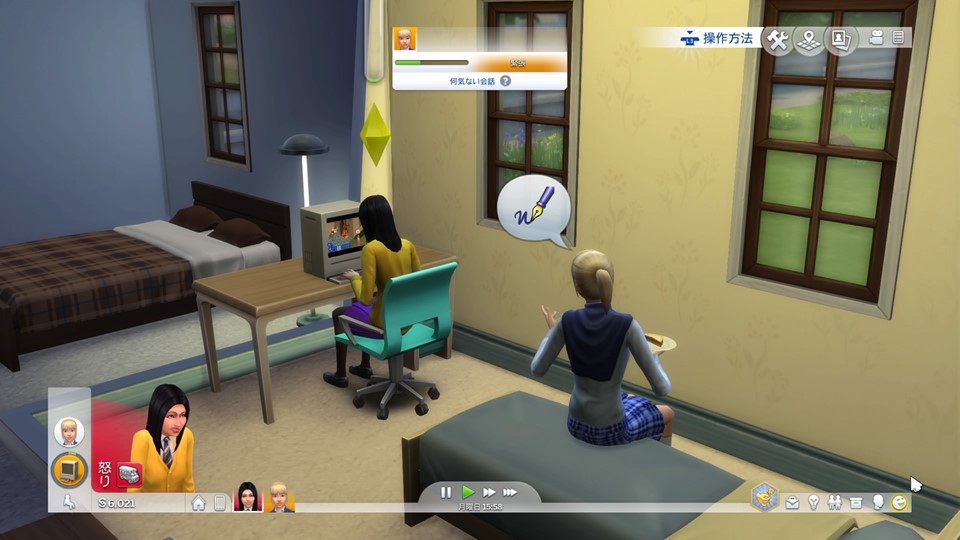Screen dimensions: 960x540
Task: Open the needs smiley panel
Action: coord(899,502)
